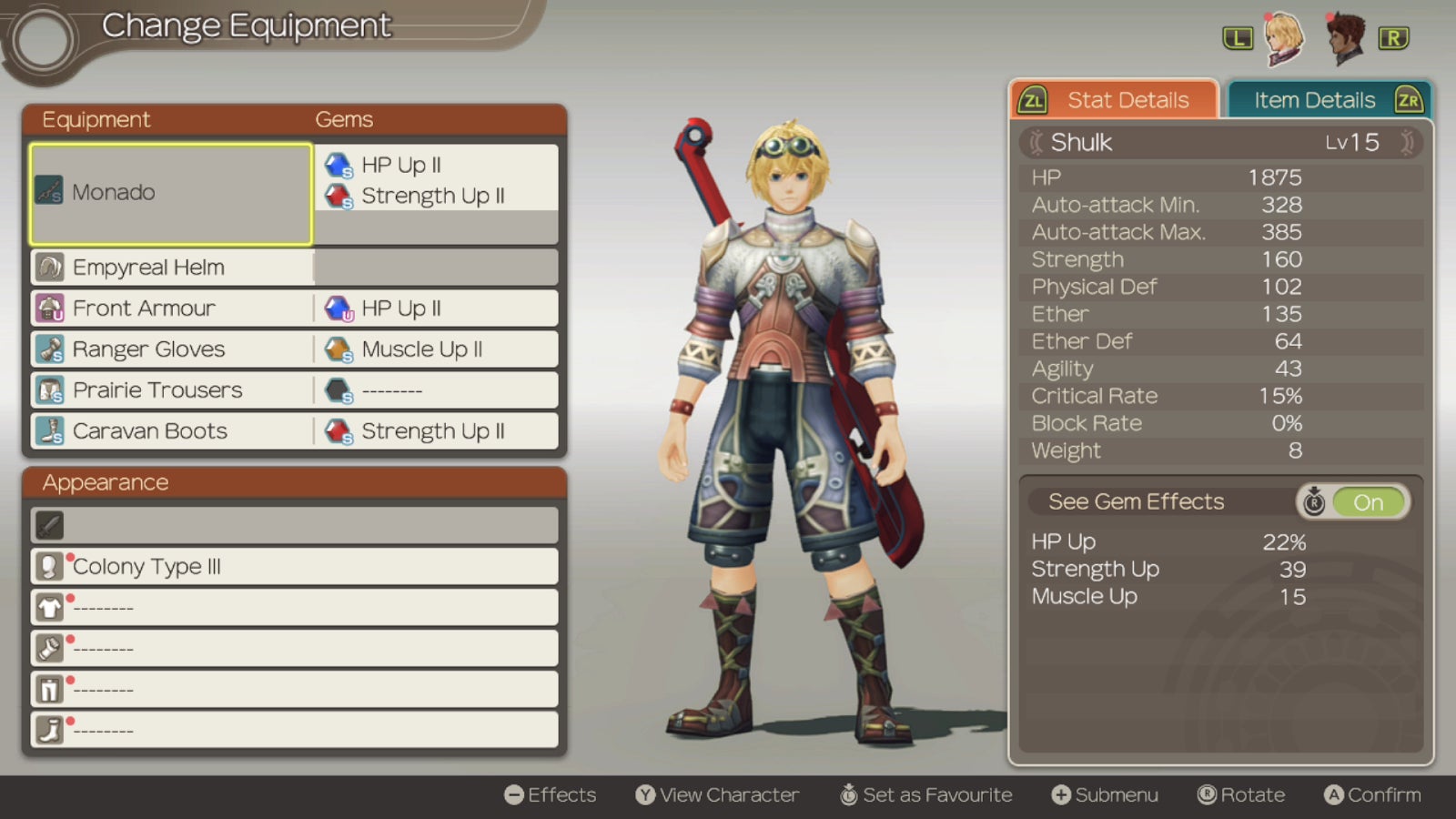Switch to Shulk's character portrait

click(x=1284, y=38)
